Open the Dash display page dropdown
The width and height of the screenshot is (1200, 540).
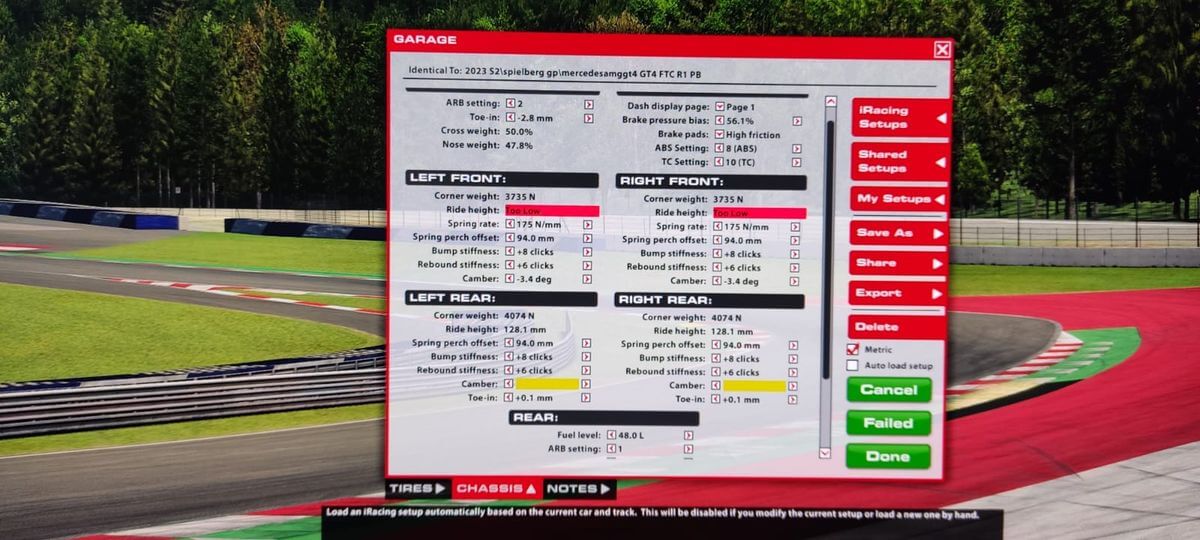[720, 107]
